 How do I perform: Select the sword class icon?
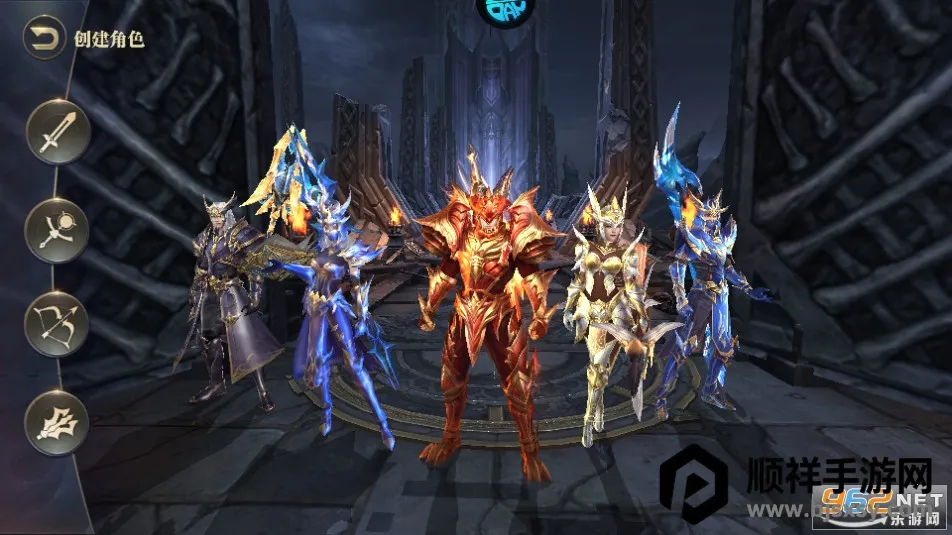[57, 132]
